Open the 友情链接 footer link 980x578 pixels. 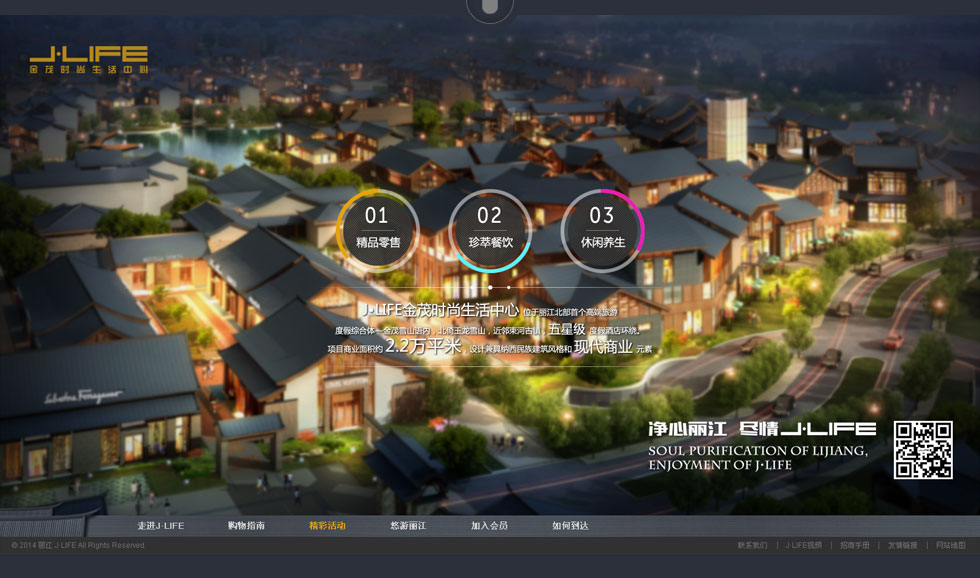coord(903,546)
